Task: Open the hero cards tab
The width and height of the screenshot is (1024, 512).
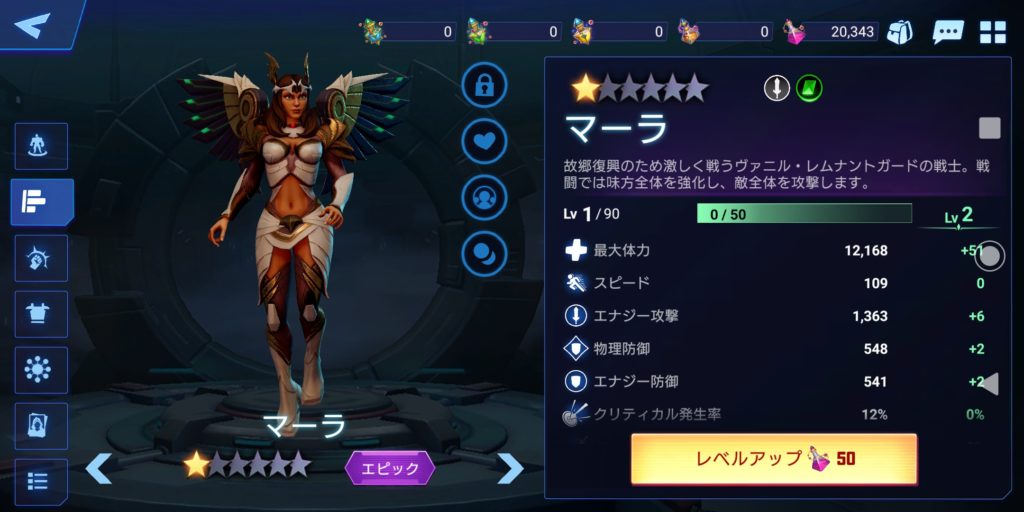Action: point(41,427)
